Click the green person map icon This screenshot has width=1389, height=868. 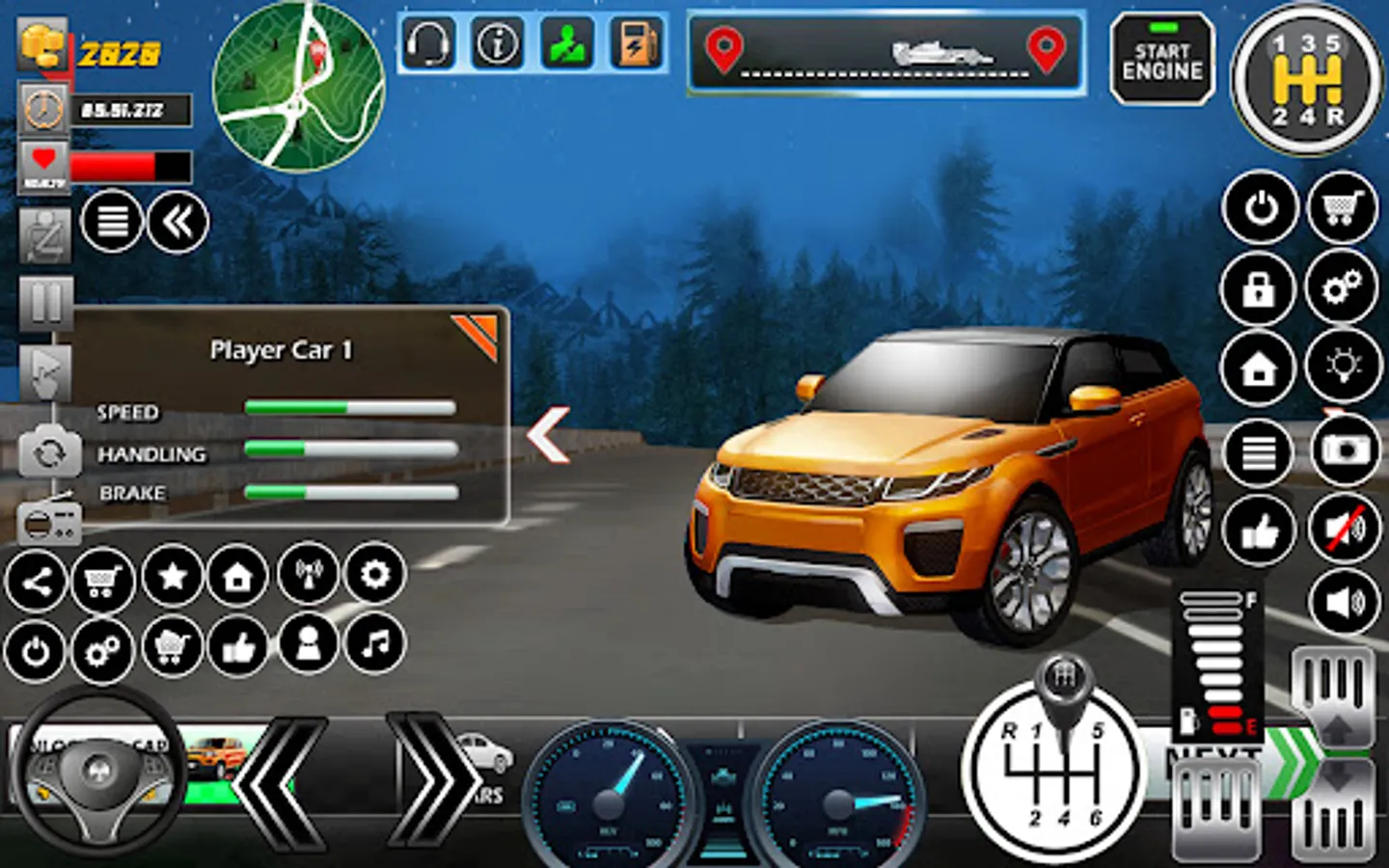(567, 44)
